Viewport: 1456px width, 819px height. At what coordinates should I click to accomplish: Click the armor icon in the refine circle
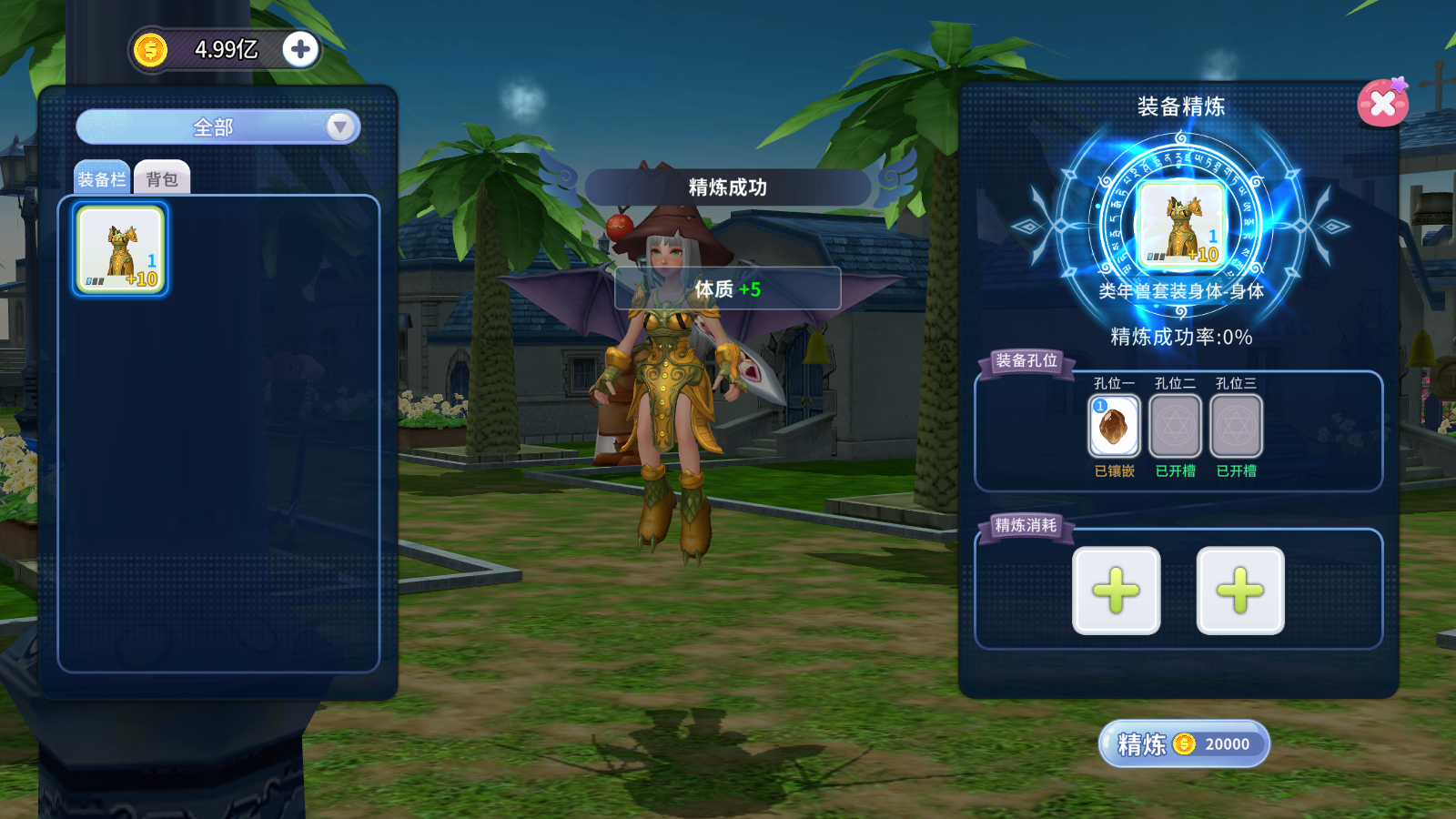pos(1181,224)
